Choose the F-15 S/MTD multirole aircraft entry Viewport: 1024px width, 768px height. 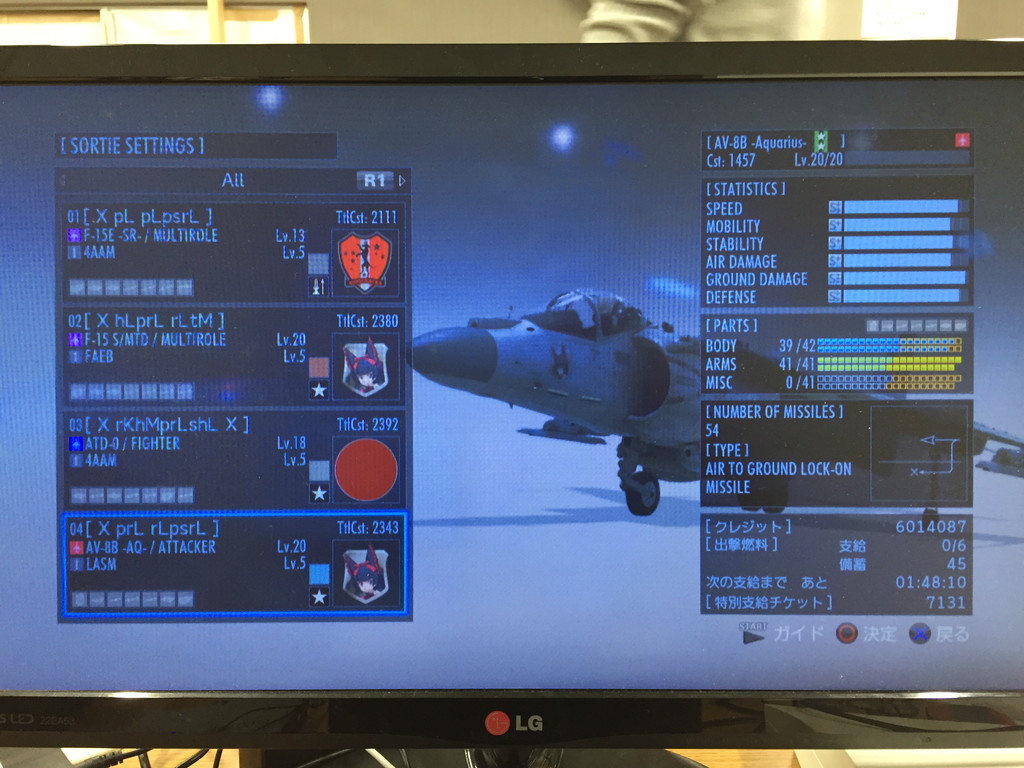(x=232, y=356)
